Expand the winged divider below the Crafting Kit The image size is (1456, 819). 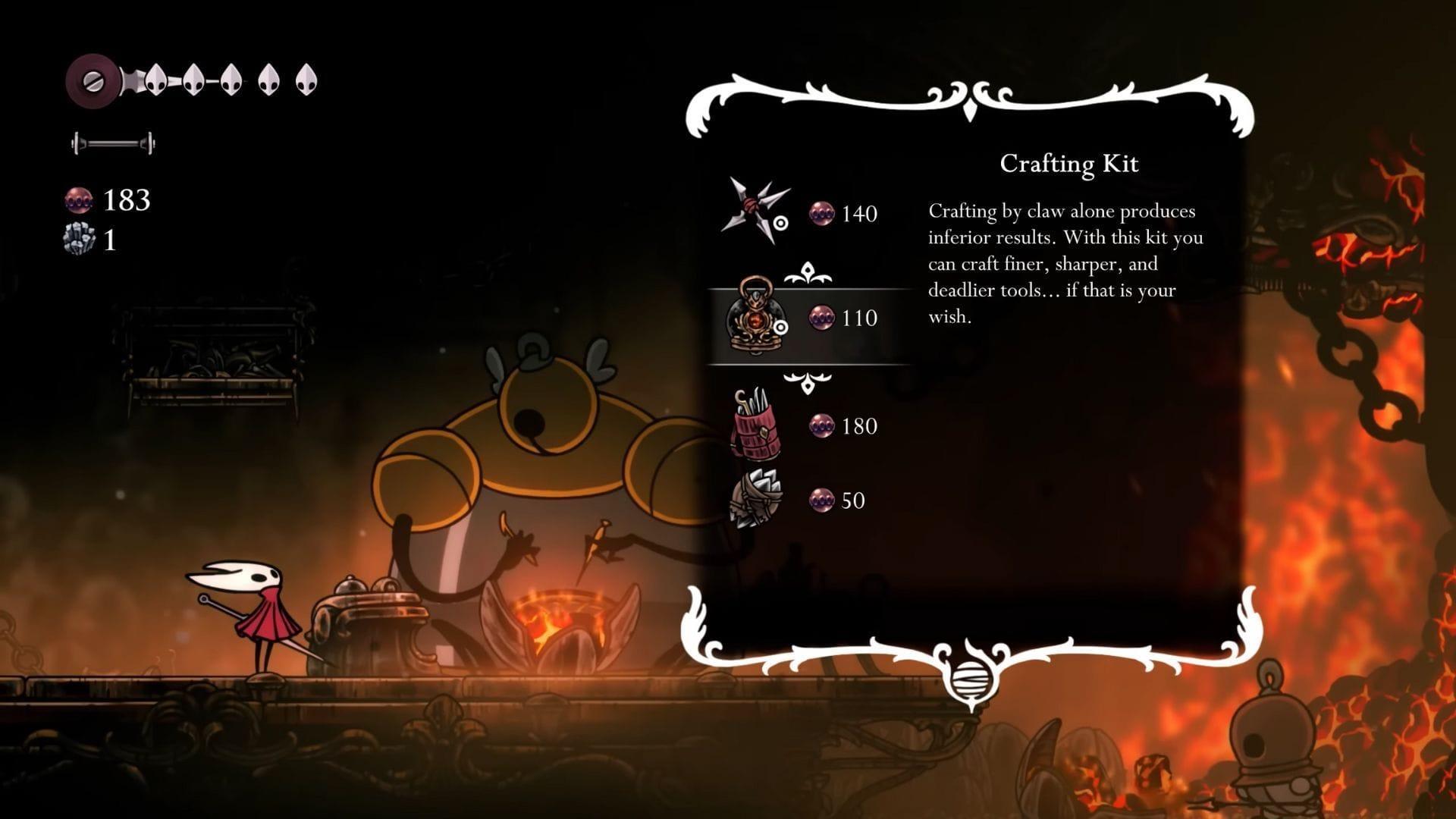pyautogui.click(x=808, y=383)
